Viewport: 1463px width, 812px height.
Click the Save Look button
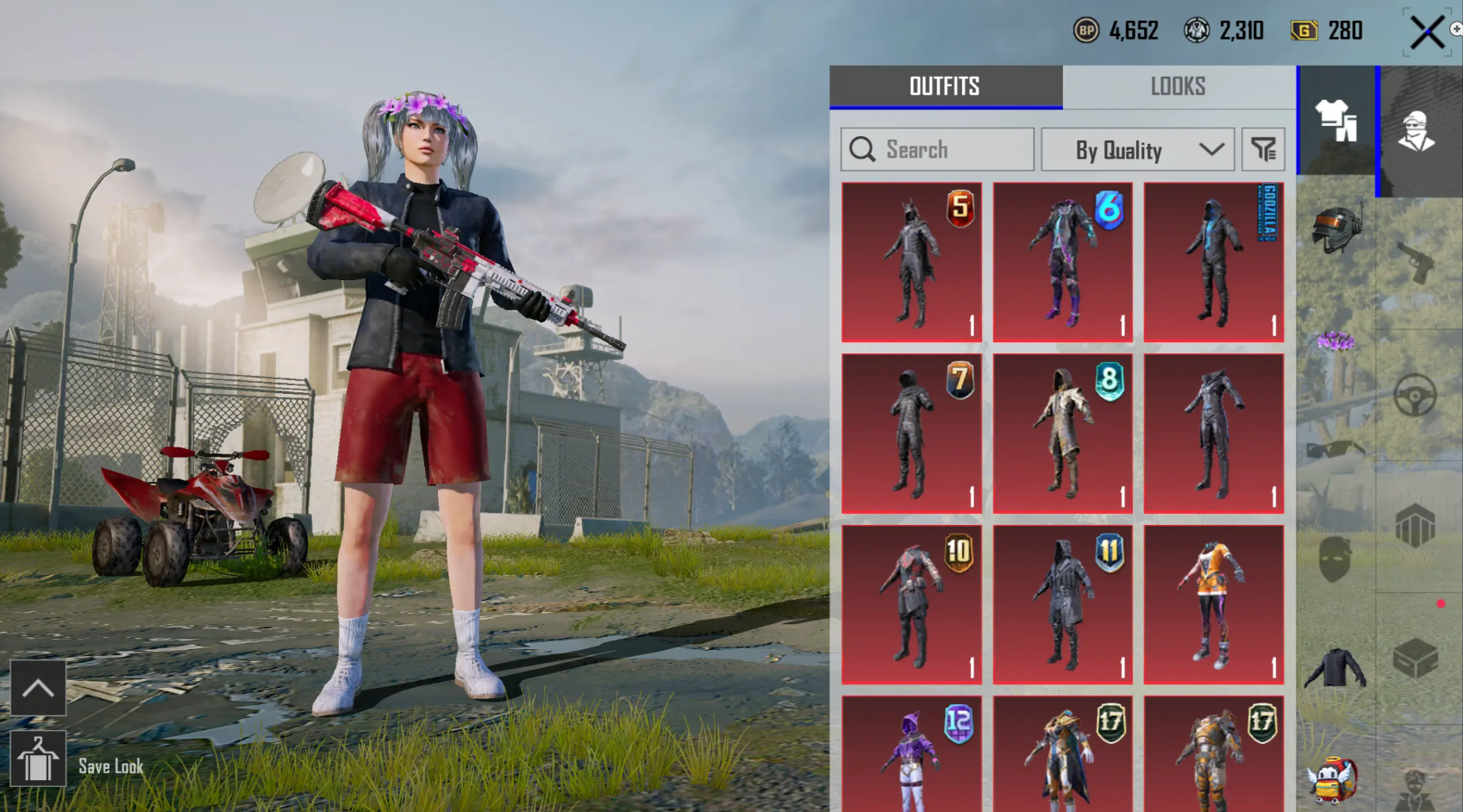(x=40, y=757)
